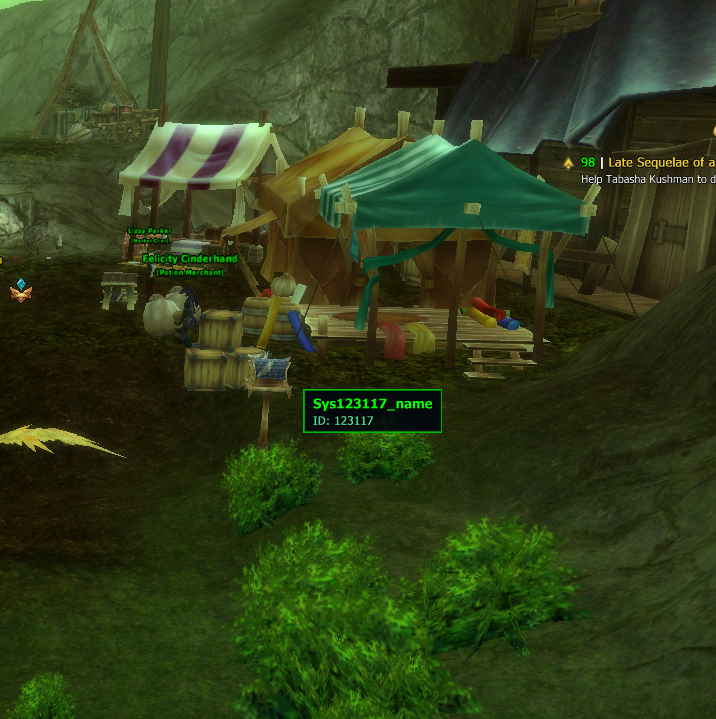This screenshot has width=716, height=719.
Task: Click the yellow arrow beside quest level 98
Action: pos(568,162)
